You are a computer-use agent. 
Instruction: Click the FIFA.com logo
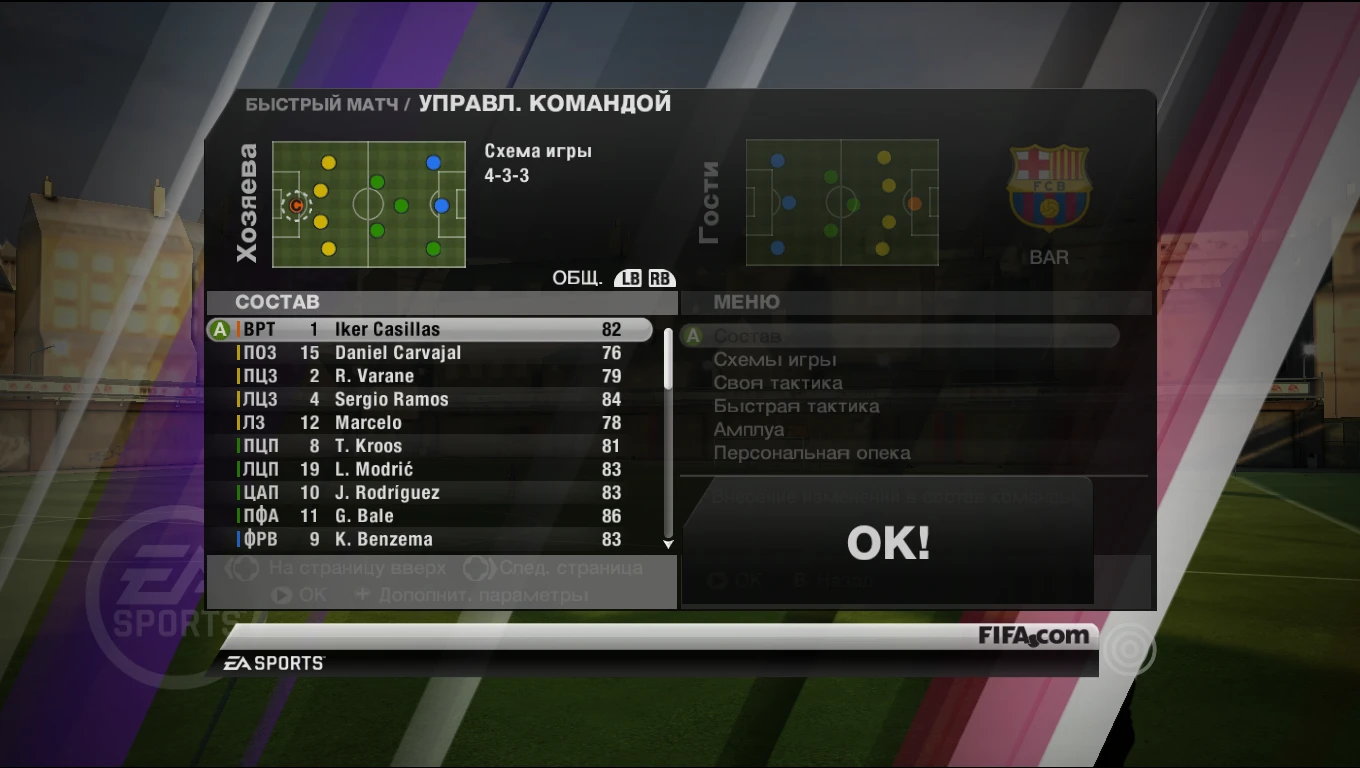(x=1032, y=636)
